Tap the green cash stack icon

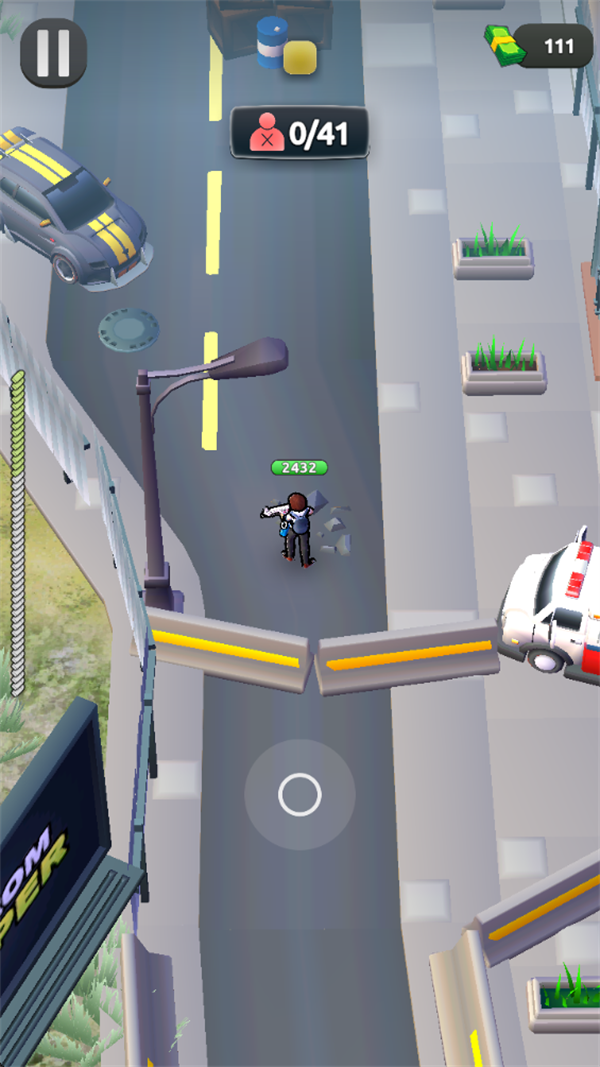click(x=504, y=46)
